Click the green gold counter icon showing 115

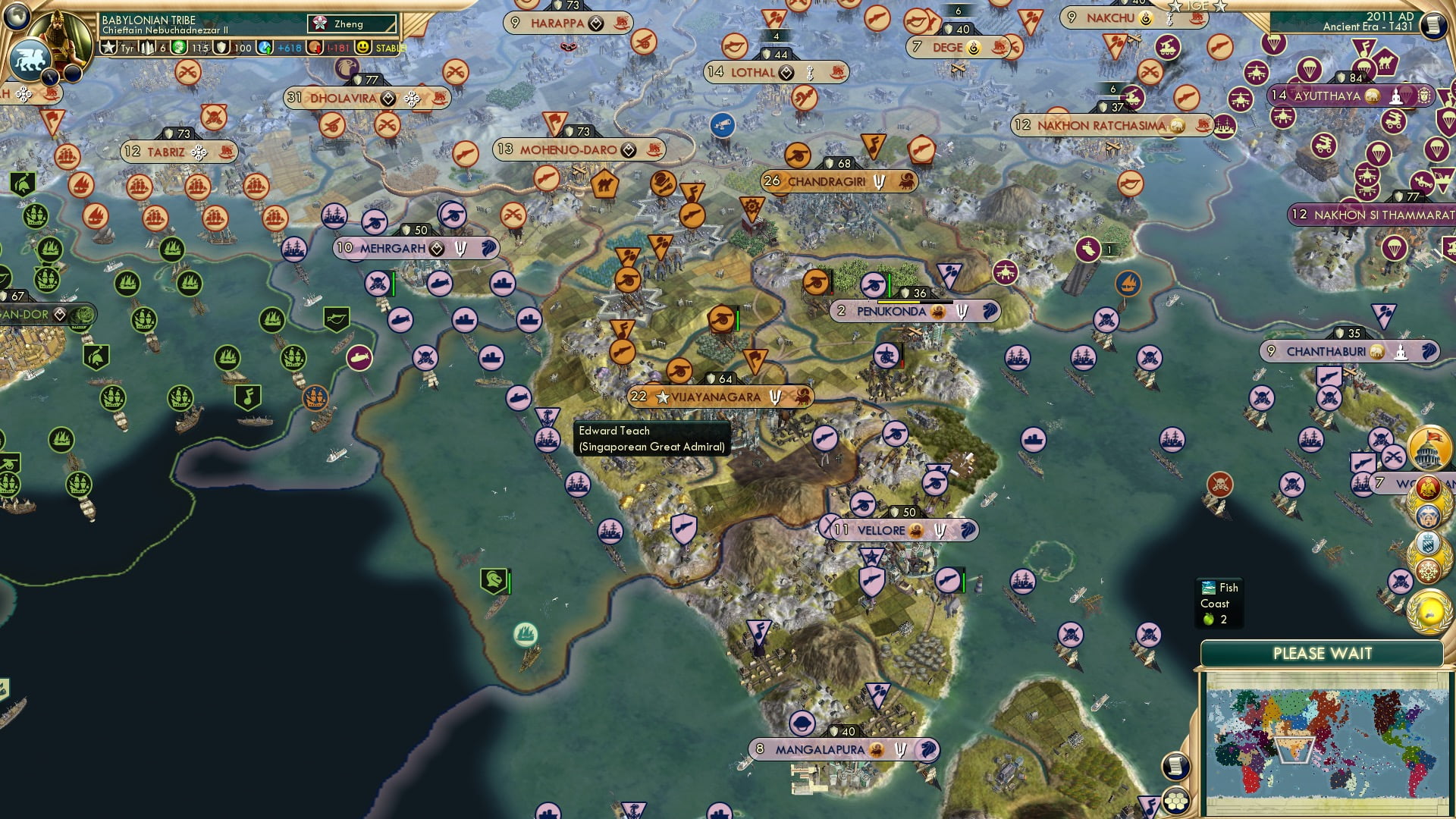pyautogui.click(x=179, y=47)
